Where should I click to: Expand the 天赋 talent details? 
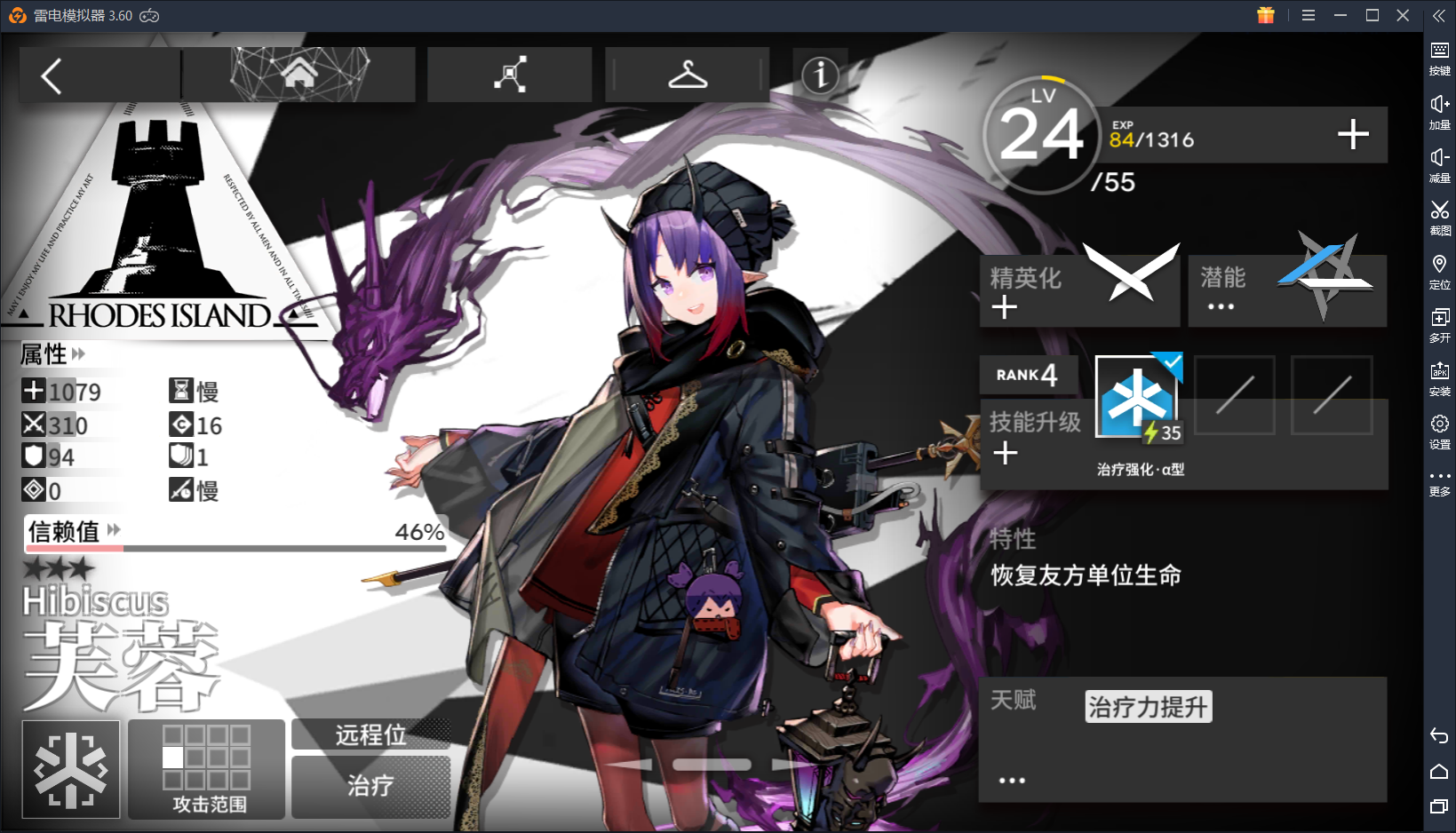tap(1012, 779)
